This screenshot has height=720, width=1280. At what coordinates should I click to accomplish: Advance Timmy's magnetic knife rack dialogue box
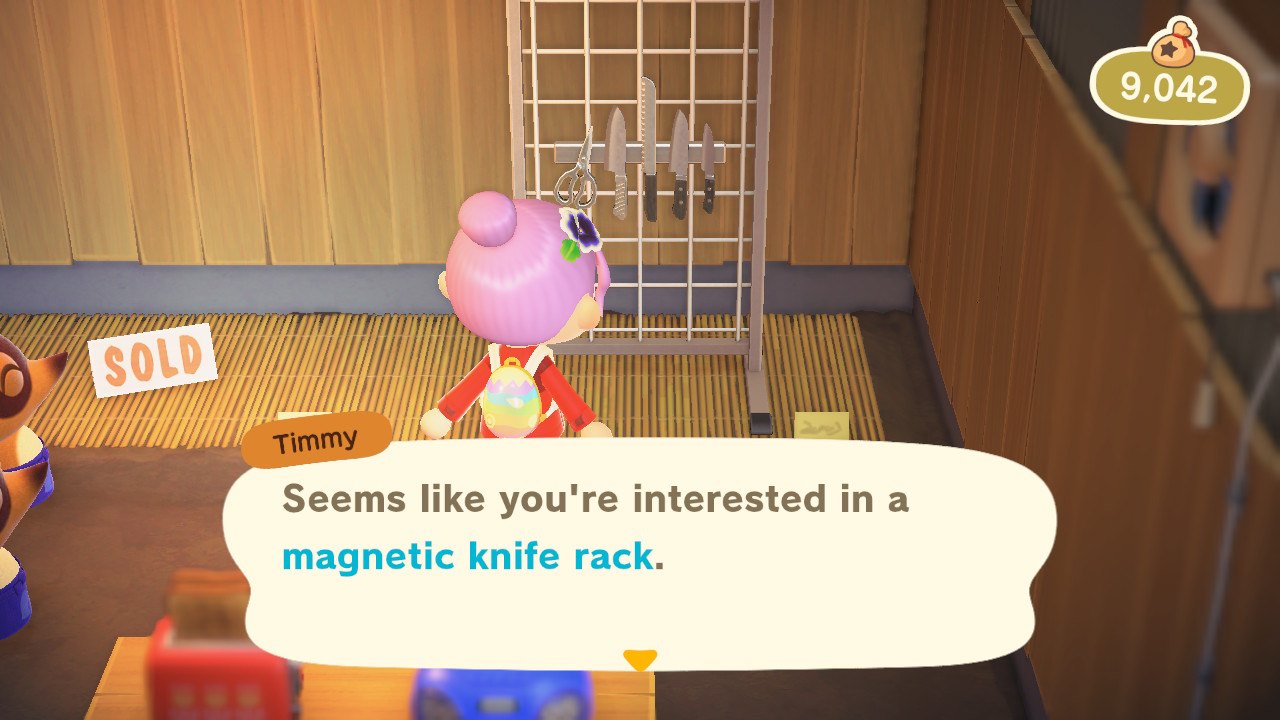point(638,550)
